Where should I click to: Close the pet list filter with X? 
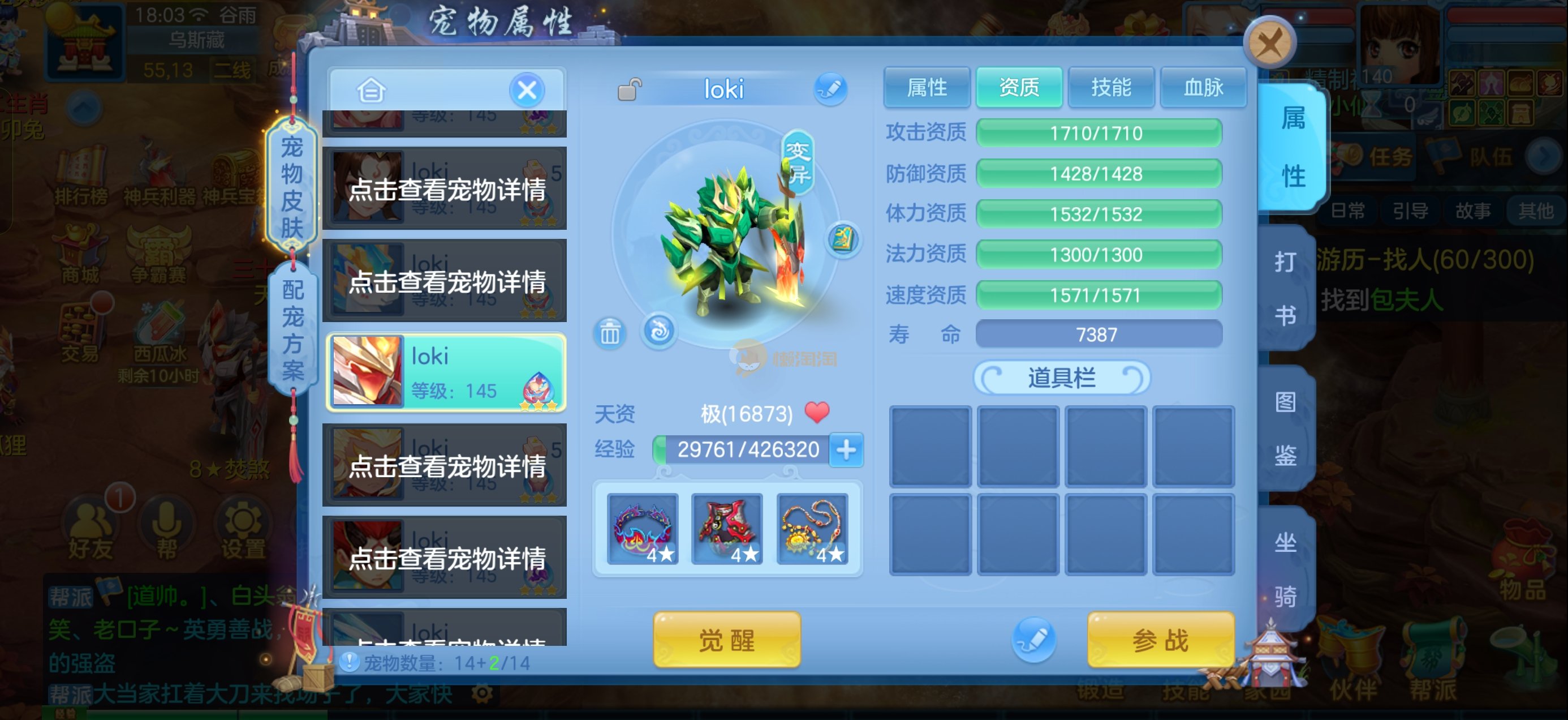pyautogui.click(x=527, y=91)
